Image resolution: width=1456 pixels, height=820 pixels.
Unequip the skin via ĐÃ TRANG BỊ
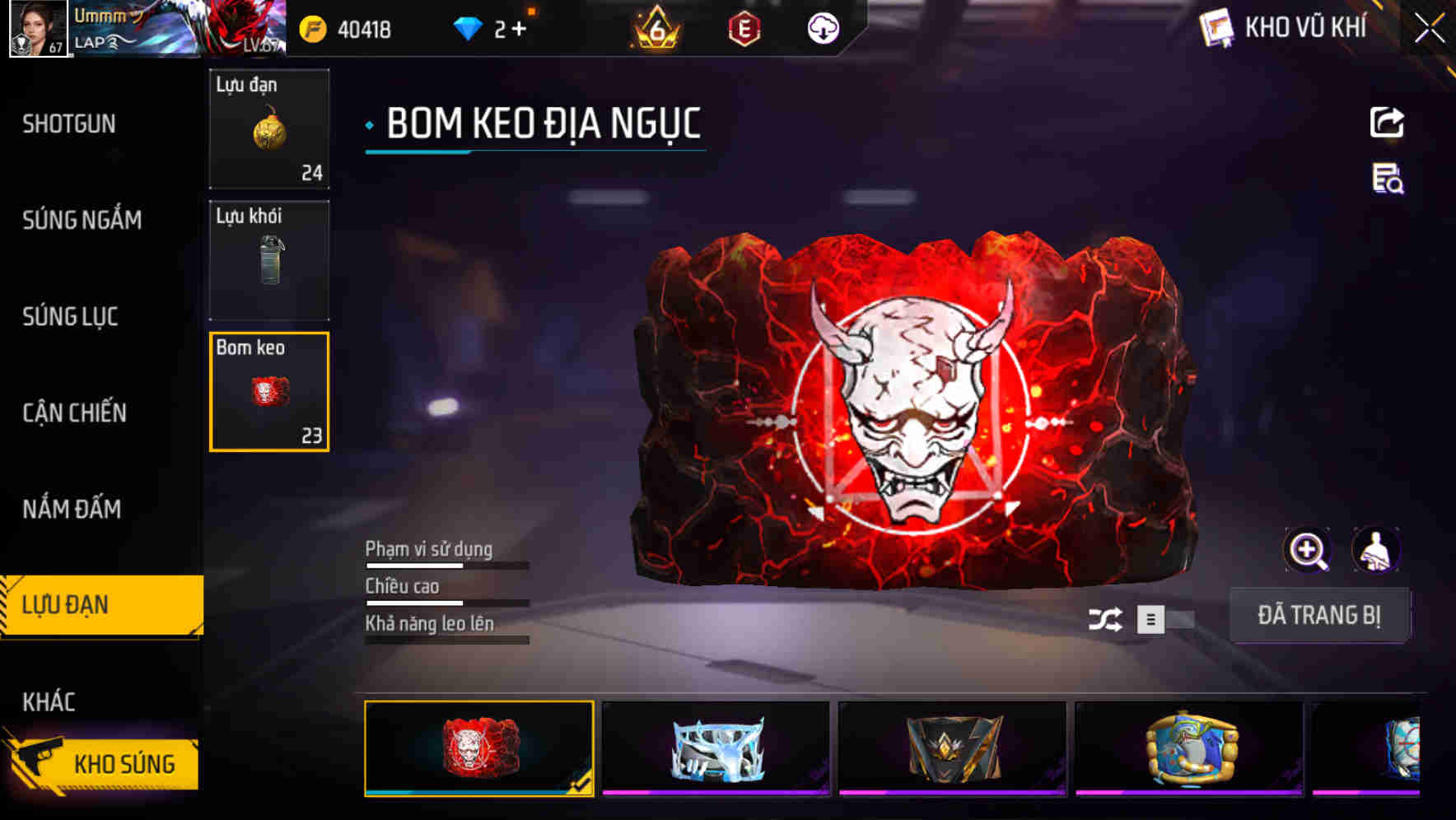pos(1320,615)
